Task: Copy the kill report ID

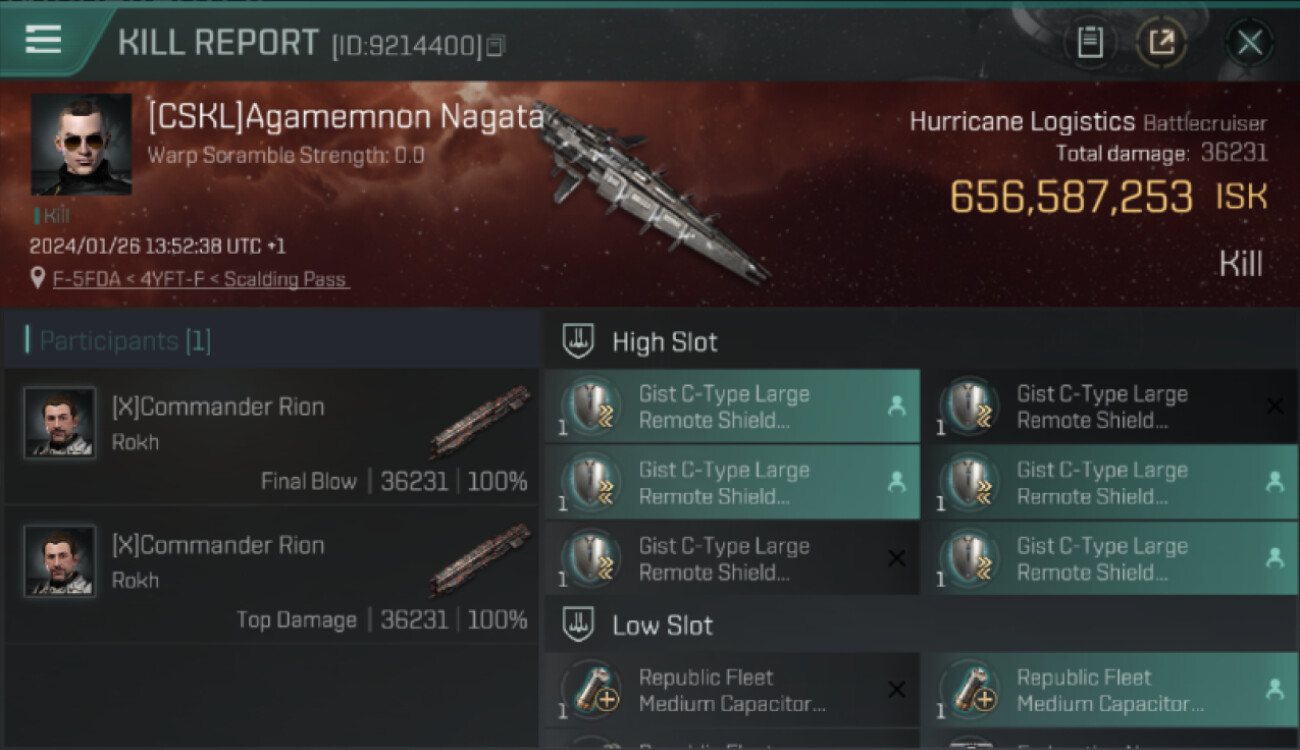Action: pos(496,45)
